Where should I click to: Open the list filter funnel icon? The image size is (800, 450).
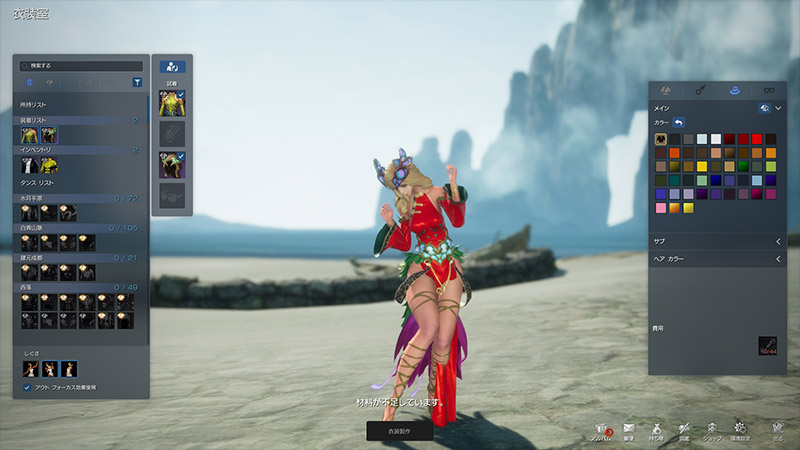(x=137, y=83)
